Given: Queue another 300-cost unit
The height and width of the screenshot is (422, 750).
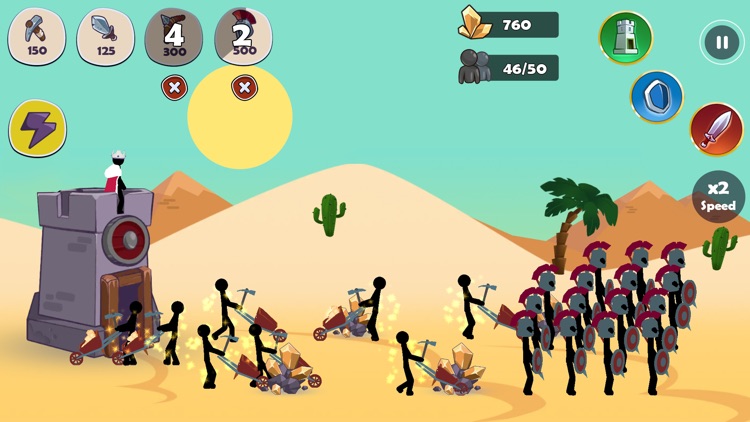Looking at the screenshot, I should [174, 36].
